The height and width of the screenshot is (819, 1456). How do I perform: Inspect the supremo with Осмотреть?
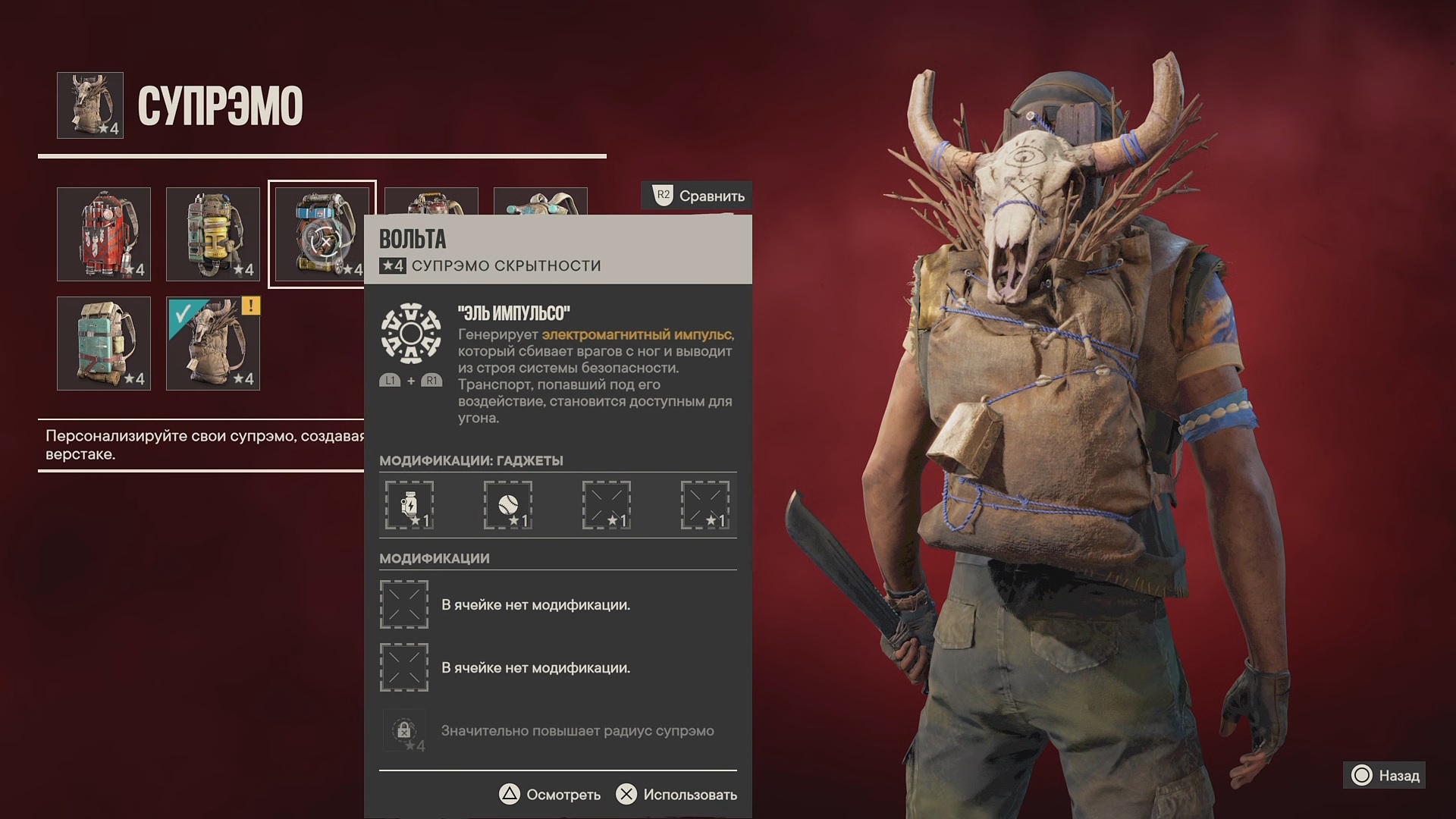coord(550,795)
